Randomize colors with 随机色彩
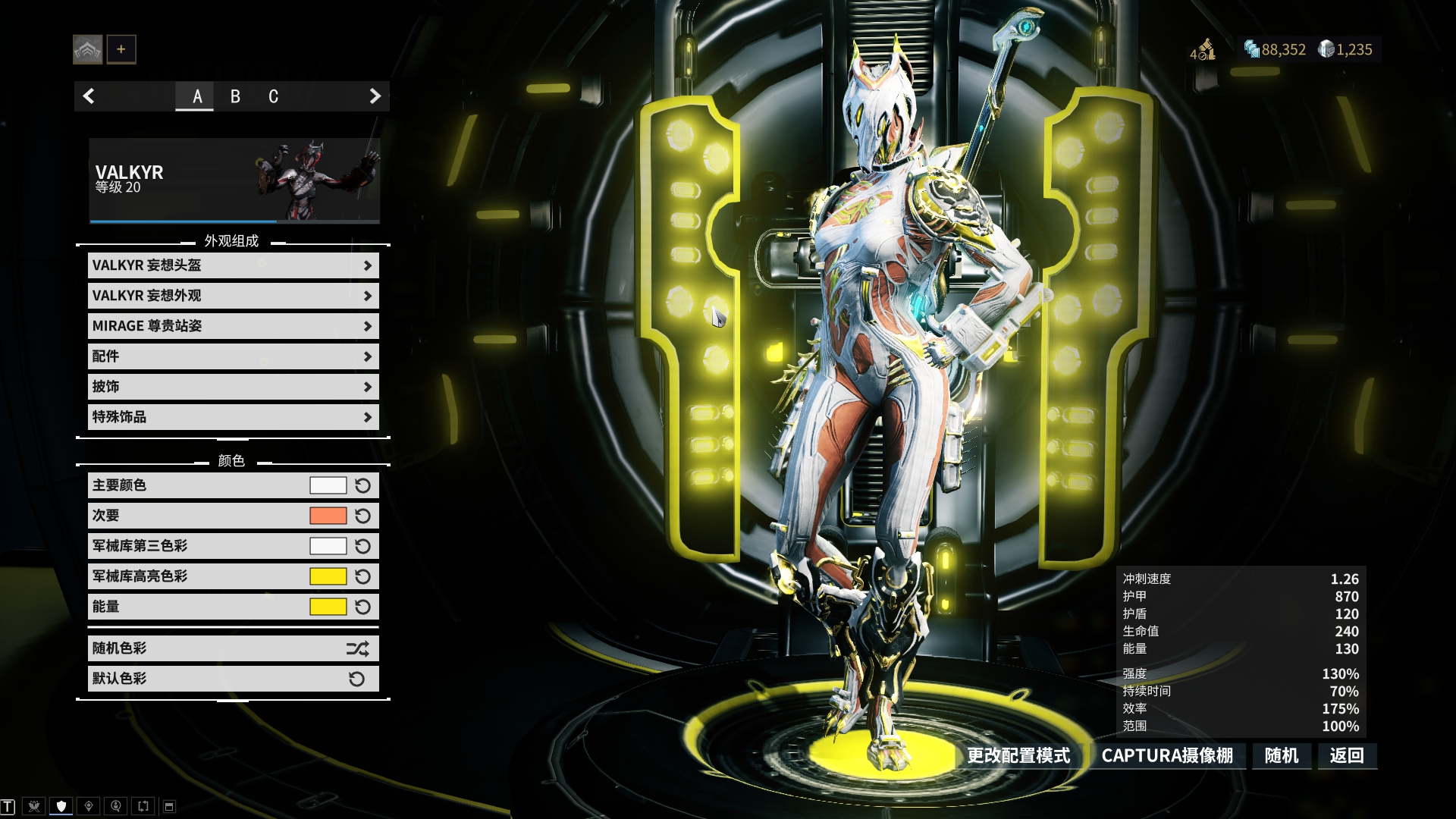This screenshot has height=819, width=1456. (233, 648)
